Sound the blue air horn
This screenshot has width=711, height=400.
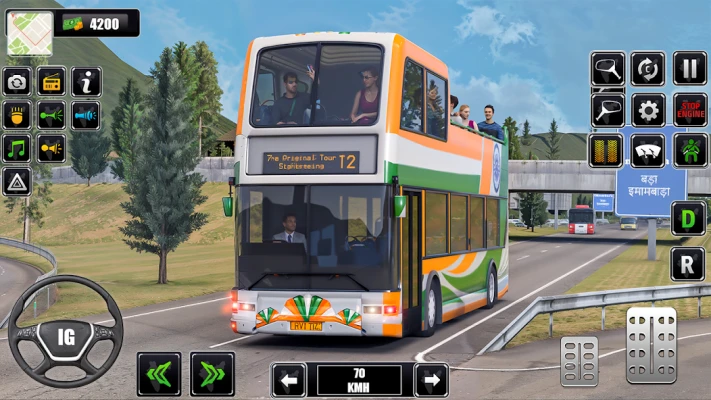coord(87,115)
